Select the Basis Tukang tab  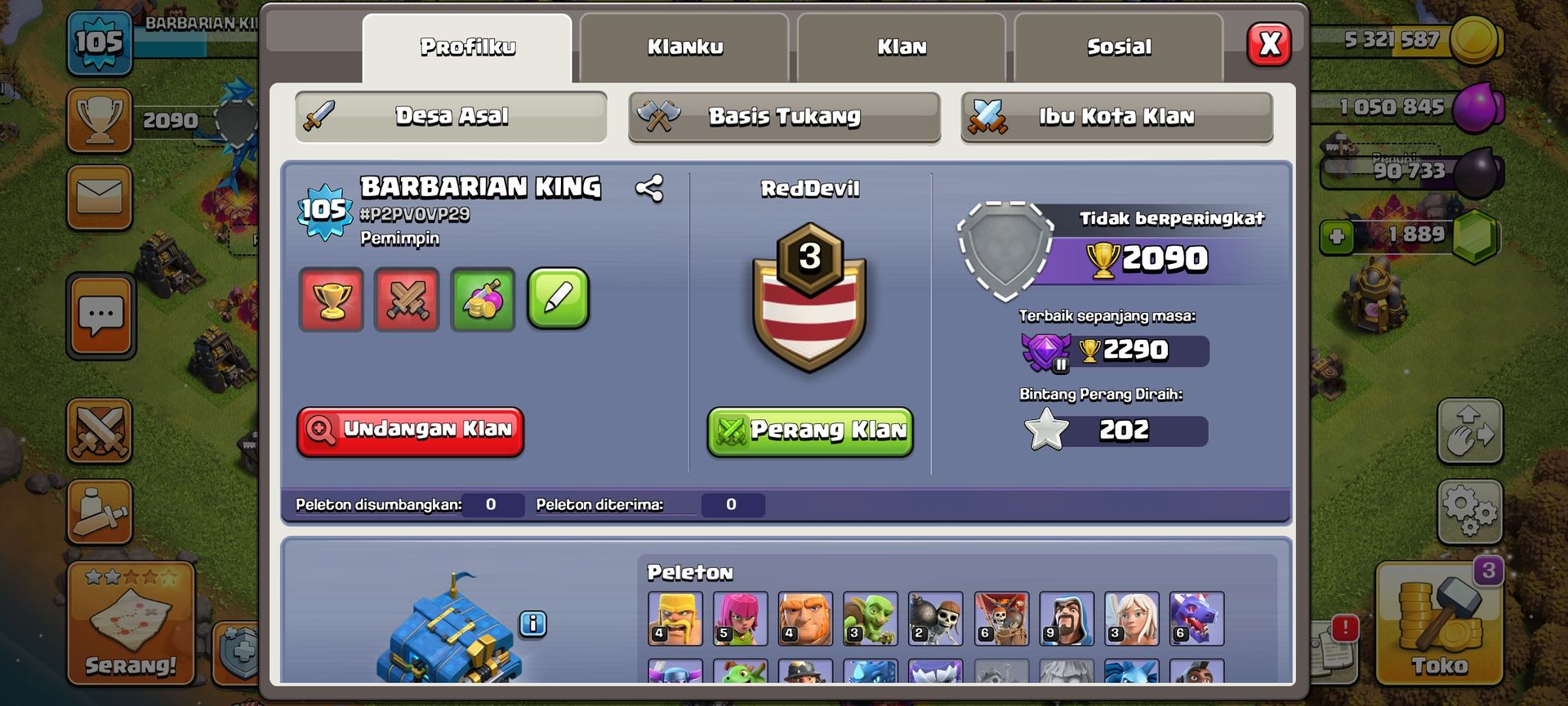(x=783, y=117)
